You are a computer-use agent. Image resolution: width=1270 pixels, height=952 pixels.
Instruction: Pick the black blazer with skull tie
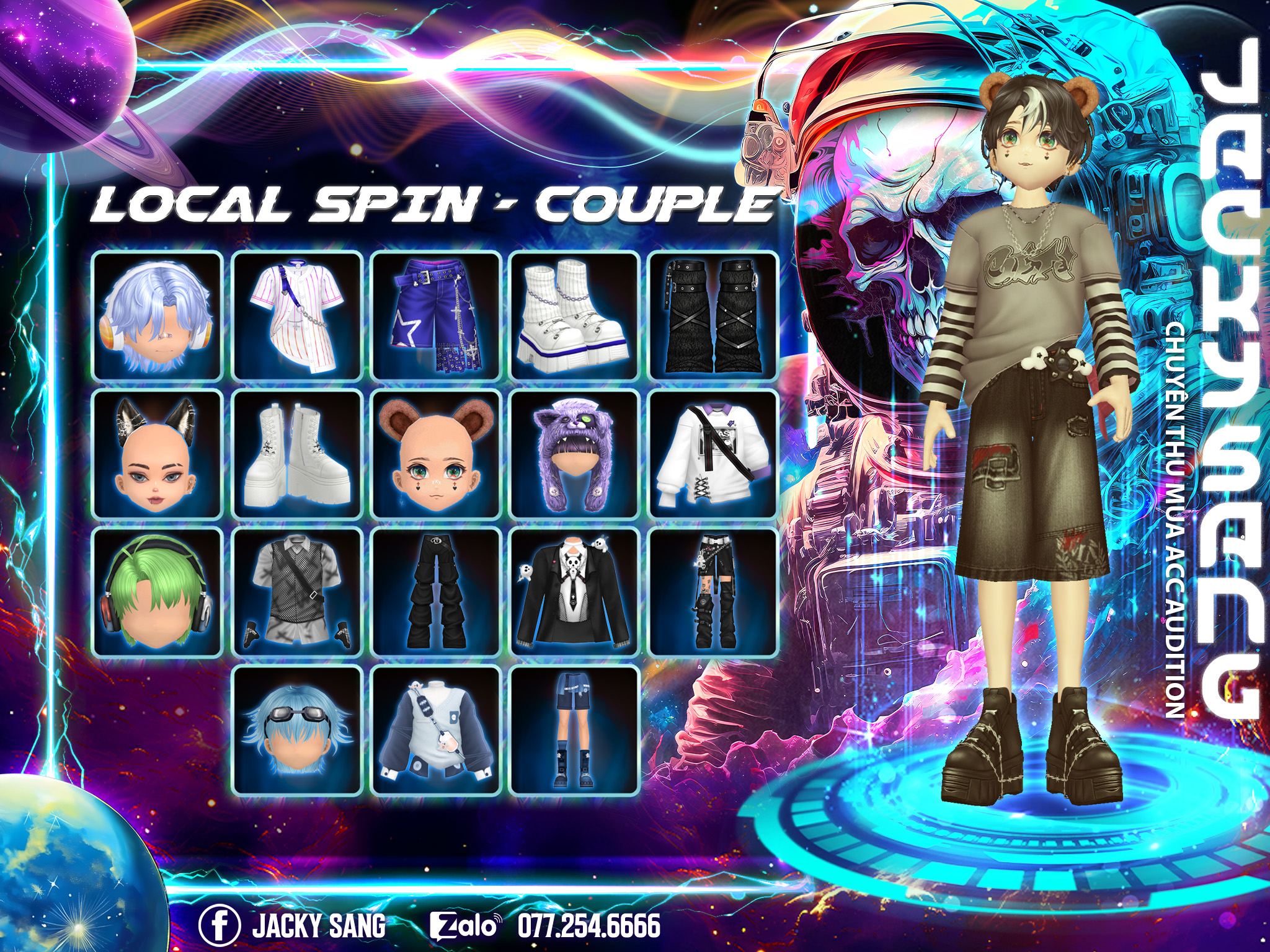(575, 592)
